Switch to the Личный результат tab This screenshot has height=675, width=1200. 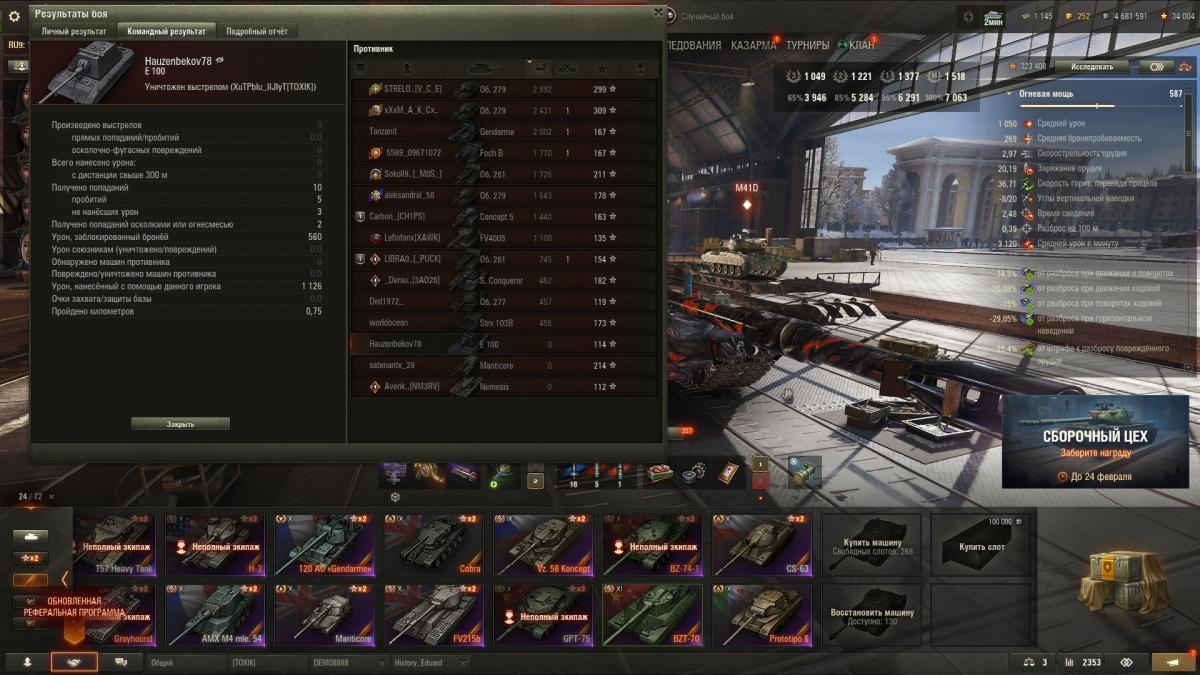(73, 31)
